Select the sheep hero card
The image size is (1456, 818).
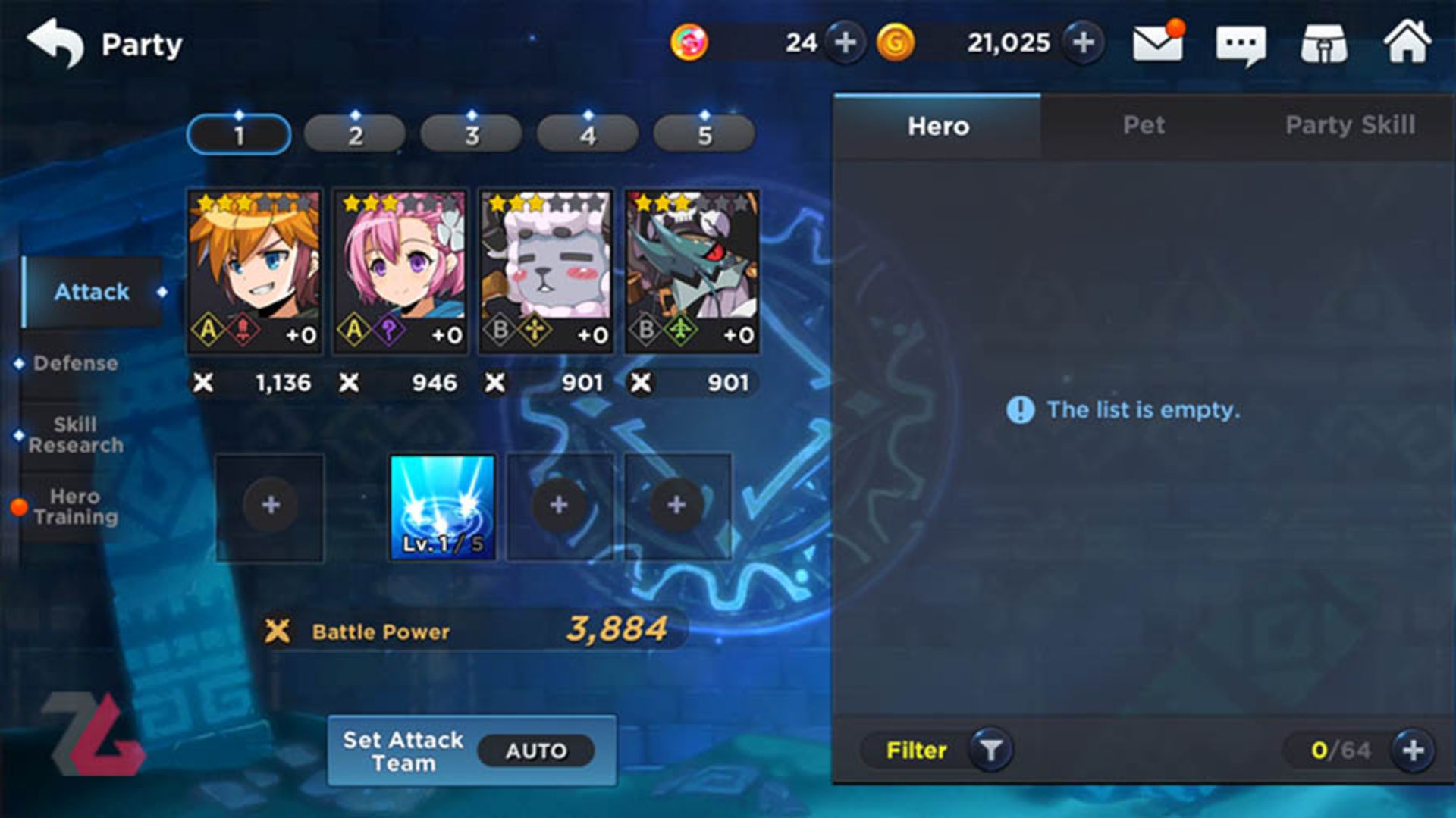click(545, 271)
